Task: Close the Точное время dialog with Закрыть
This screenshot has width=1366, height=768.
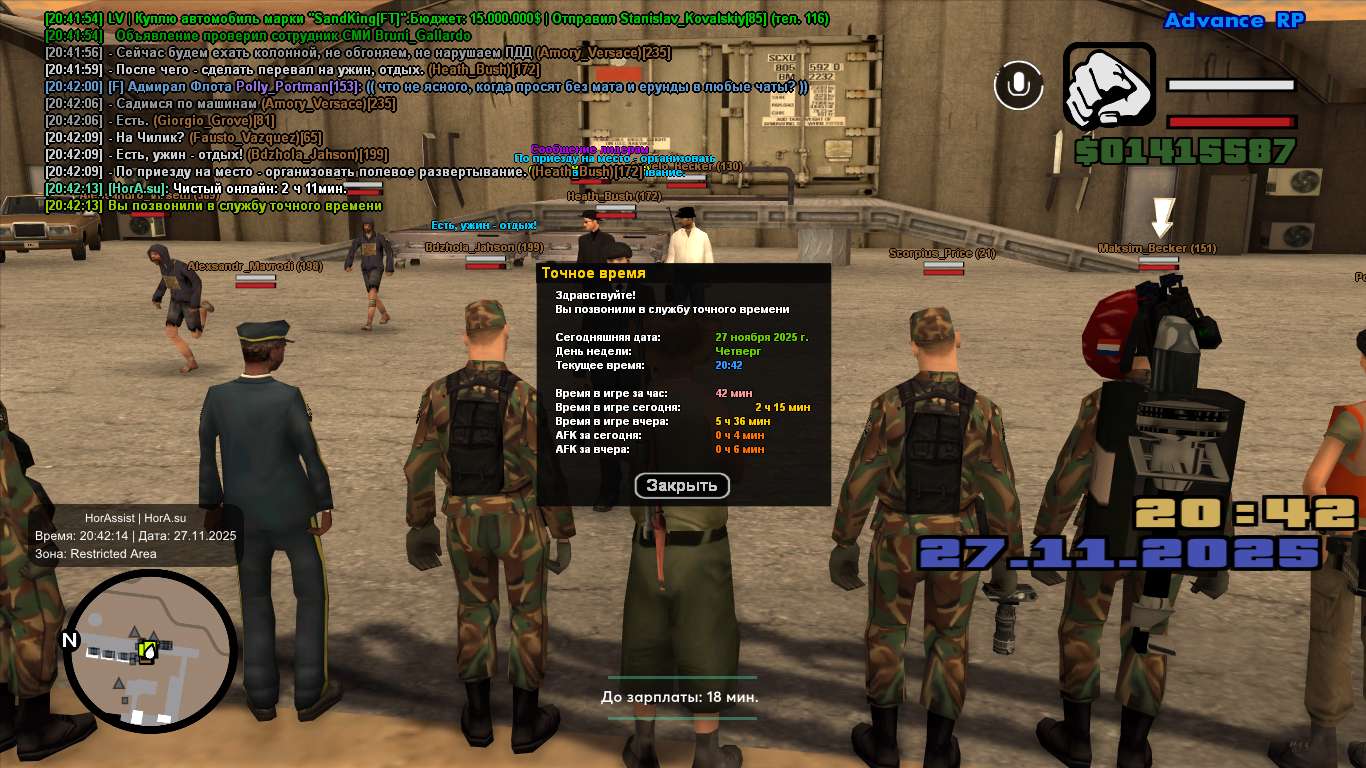Action: point(682,486)
